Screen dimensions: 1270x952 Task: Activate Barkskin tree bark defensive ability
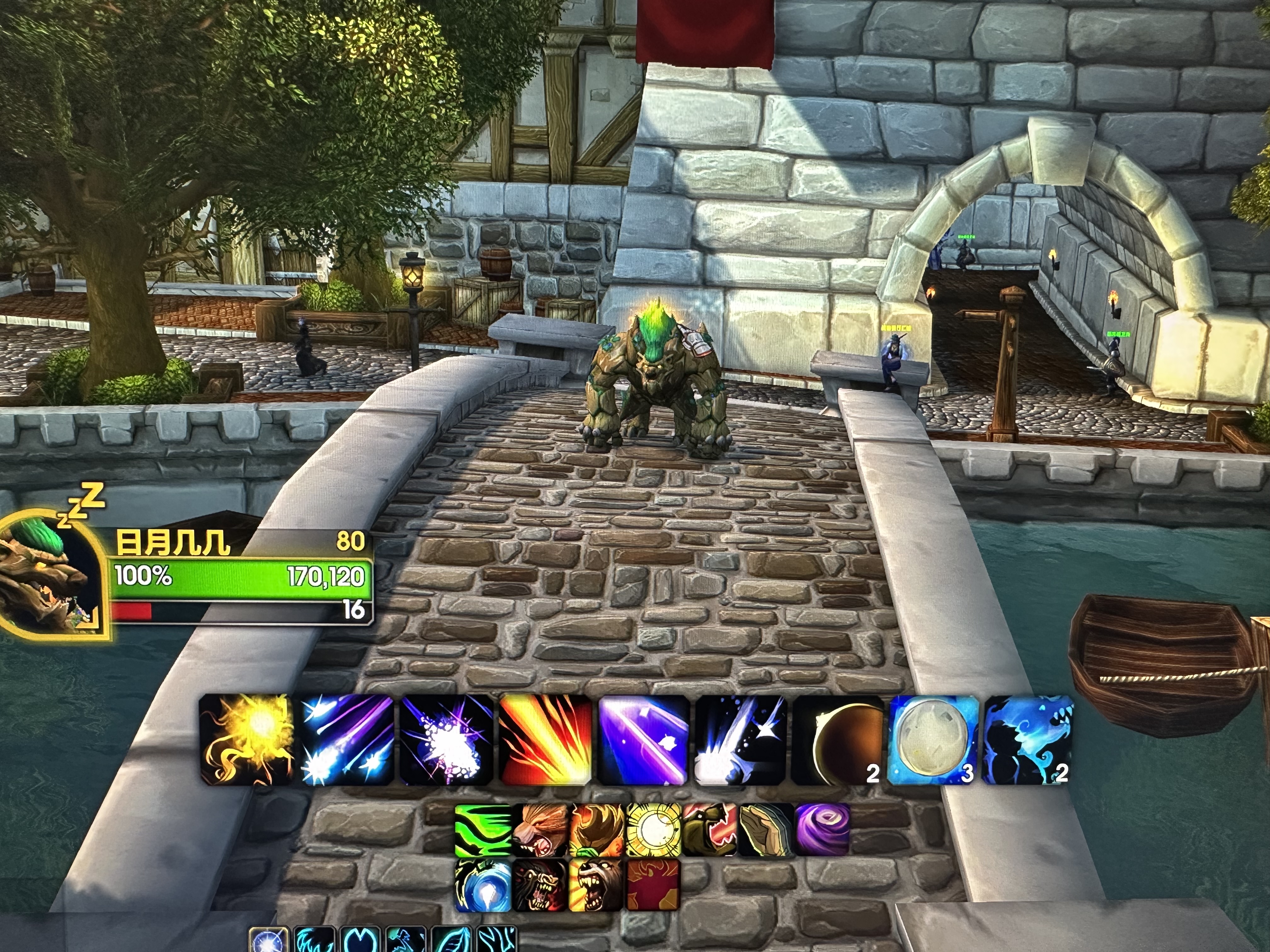[766, 830]
